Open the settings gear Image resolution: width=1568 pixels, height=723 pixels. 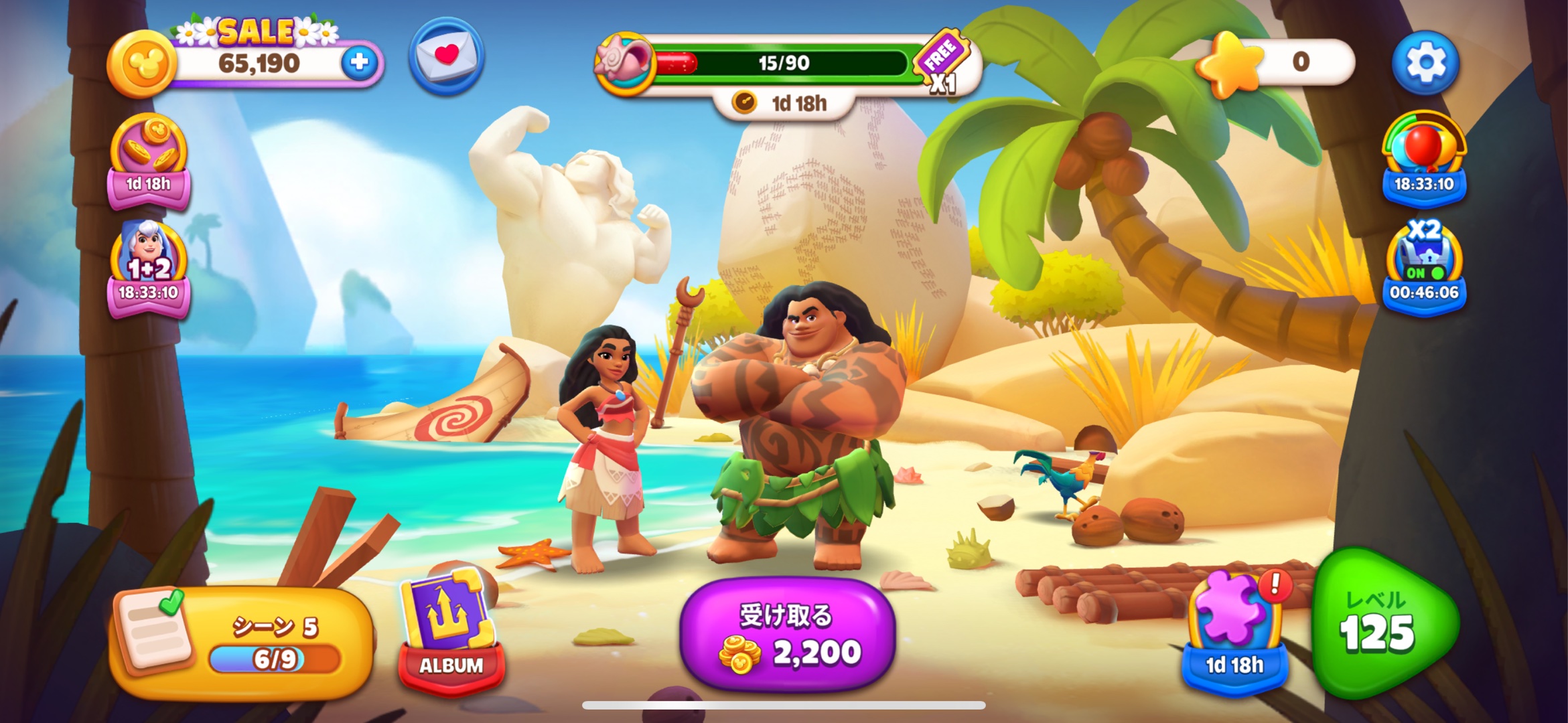pyautogui.click(x=1425, y=62)
